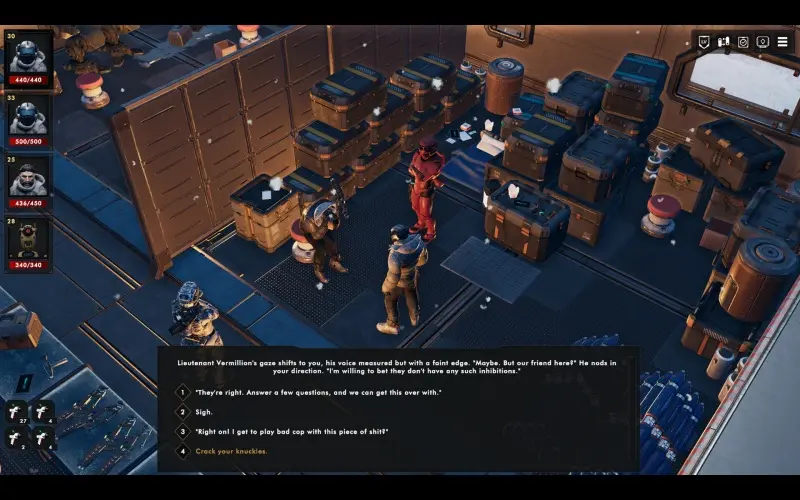Image resolution: width=800 pixels, height=500 pixels.
Task: Pick the "Right on! I get to play bad cop" reply
Action: (x=291, y=431)
